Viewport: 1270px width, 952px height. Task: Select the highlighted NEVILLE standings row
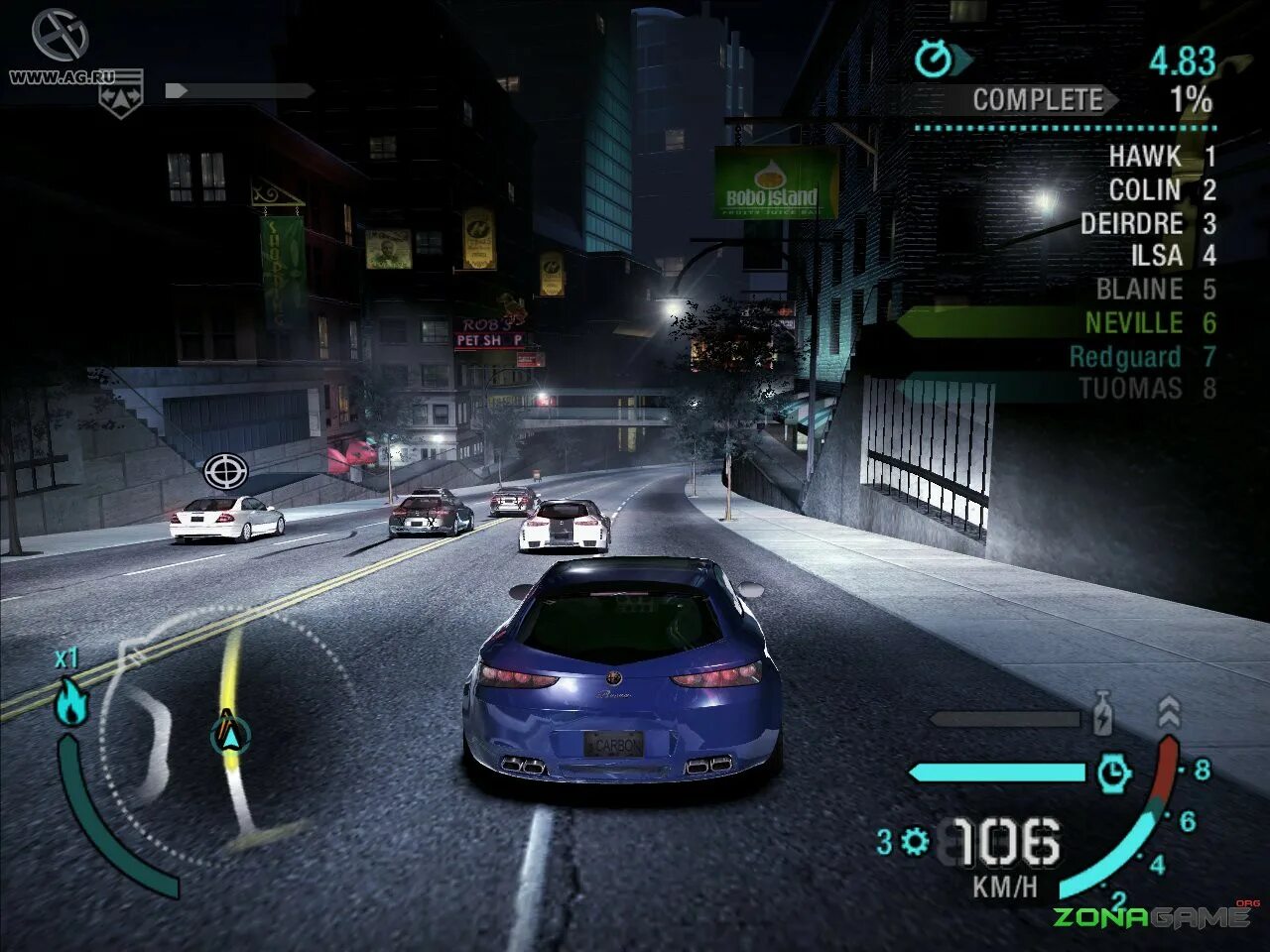[1134, 323]
